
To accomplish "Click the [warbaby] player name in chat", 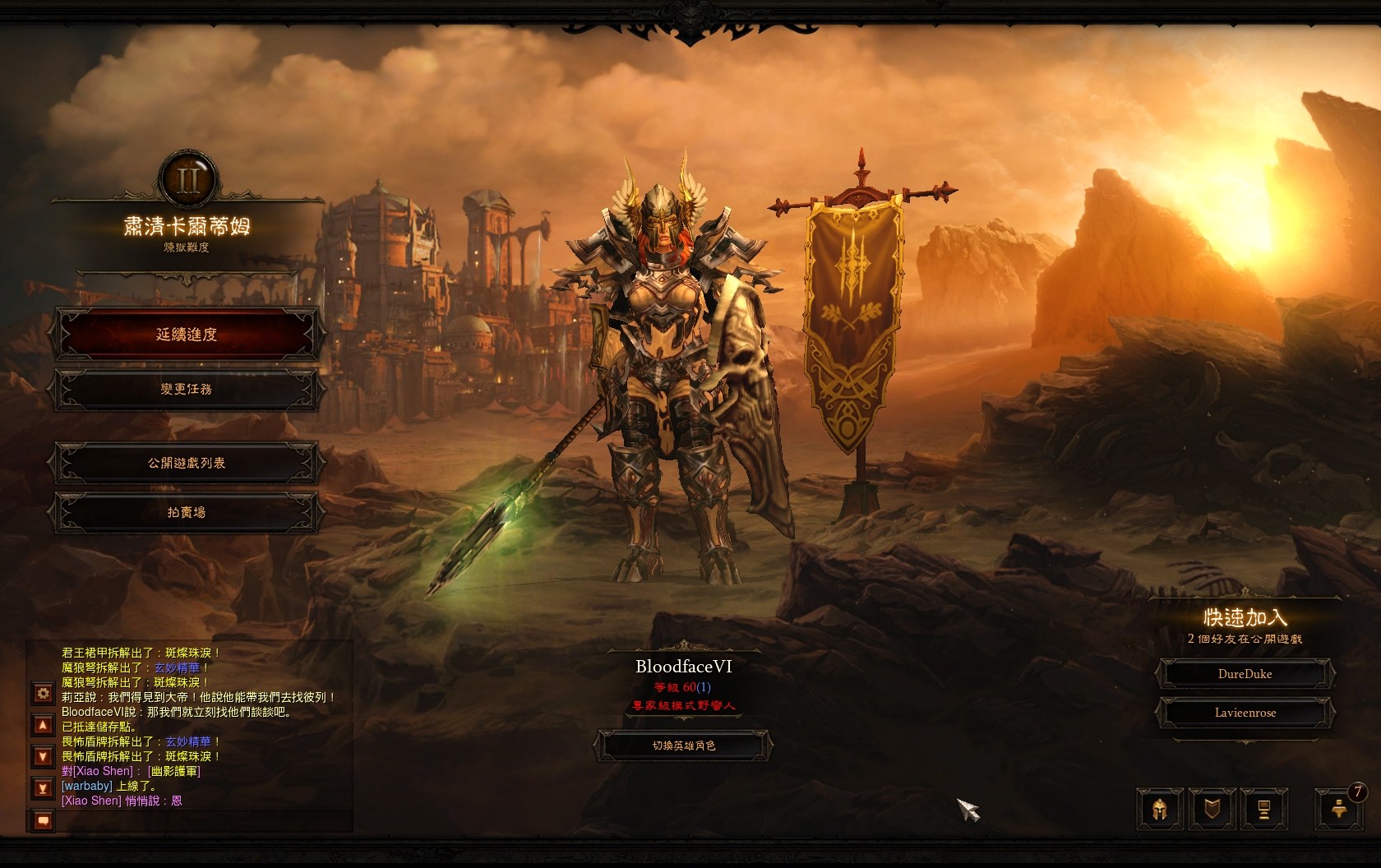I will click(86, 786).
